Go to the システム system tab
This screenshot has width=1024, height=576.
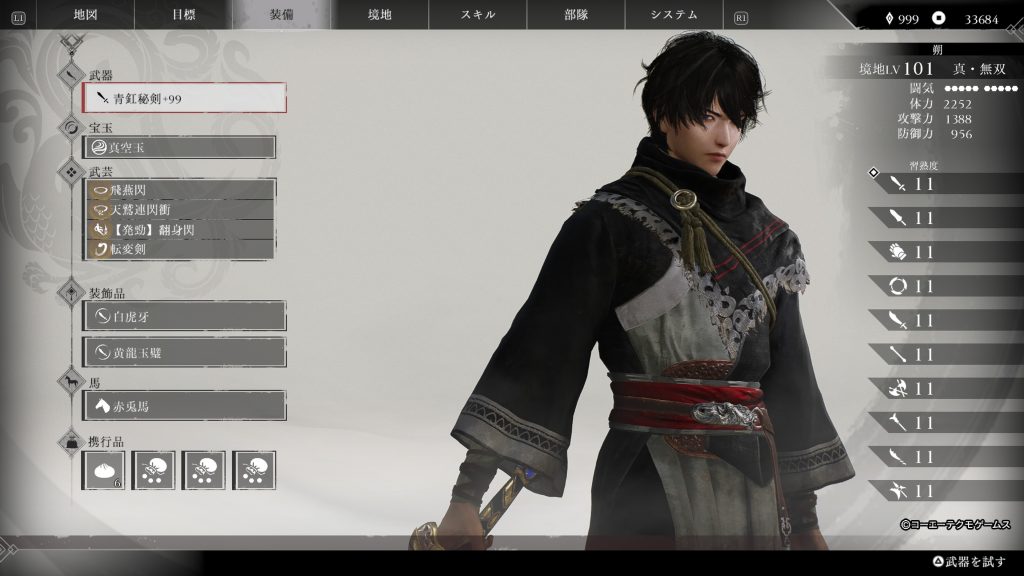(674, 15)
